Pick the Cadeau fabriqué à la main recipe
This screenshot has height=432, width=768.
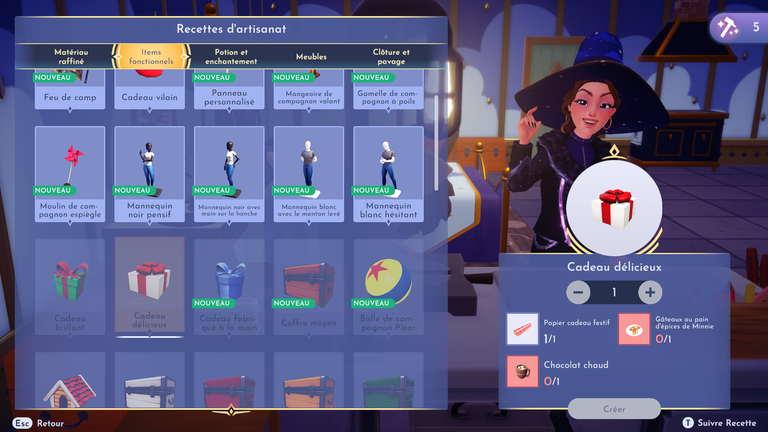(229, 286)
